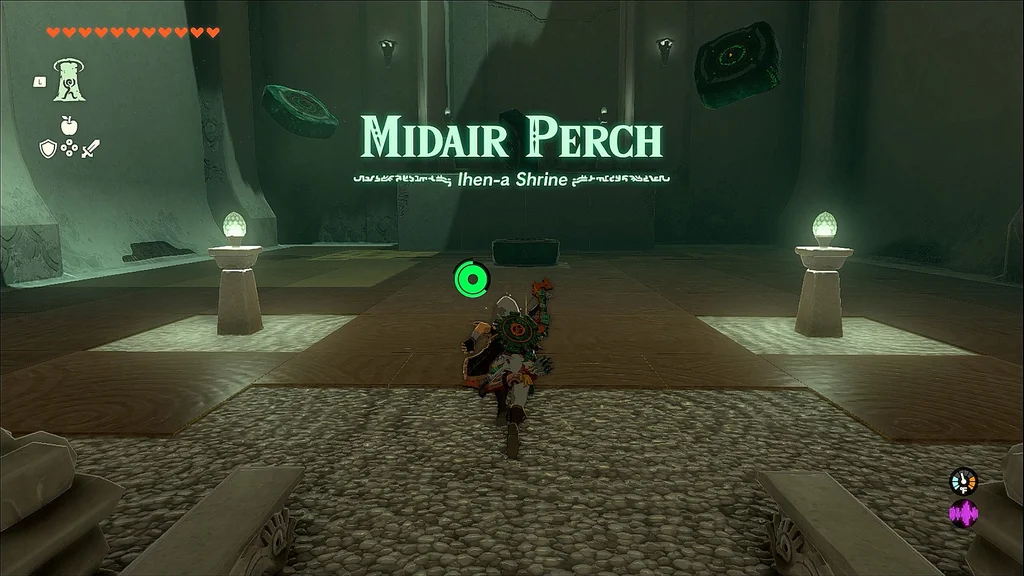Click the purple noise meter icon
1024x576 pixels.
coord(963,514)
